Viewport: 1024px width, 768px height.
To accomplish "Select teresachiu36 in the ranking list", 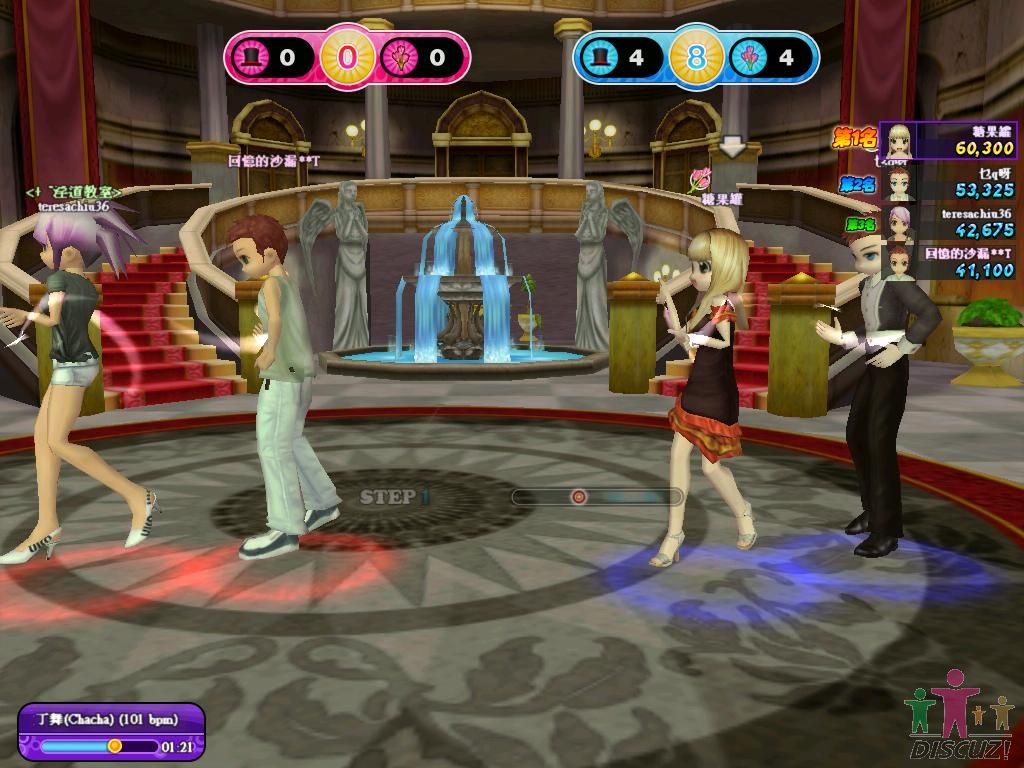I will pos(948,222).
